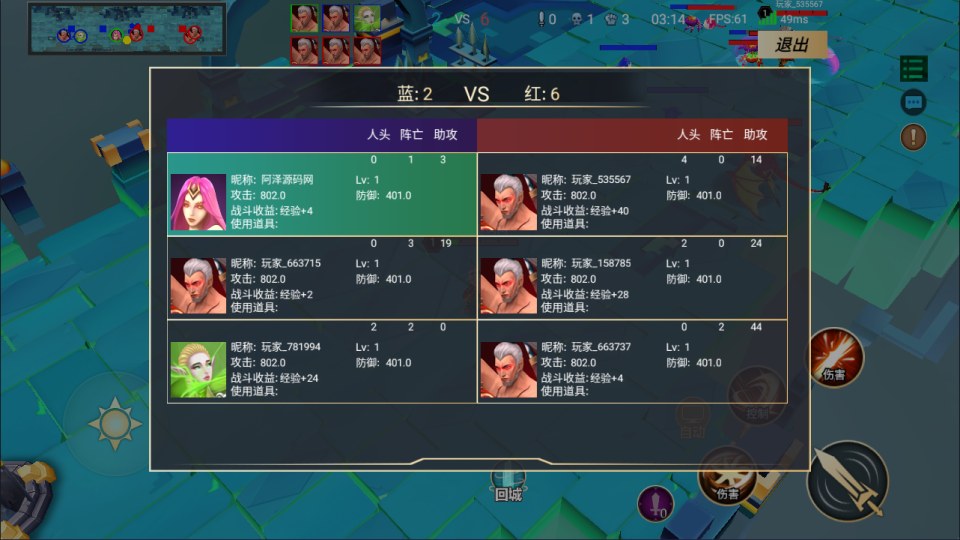Select player 玩家_781994 scoreboard row
This screenshot has height=540, width=960.
[x=322, y=361]
